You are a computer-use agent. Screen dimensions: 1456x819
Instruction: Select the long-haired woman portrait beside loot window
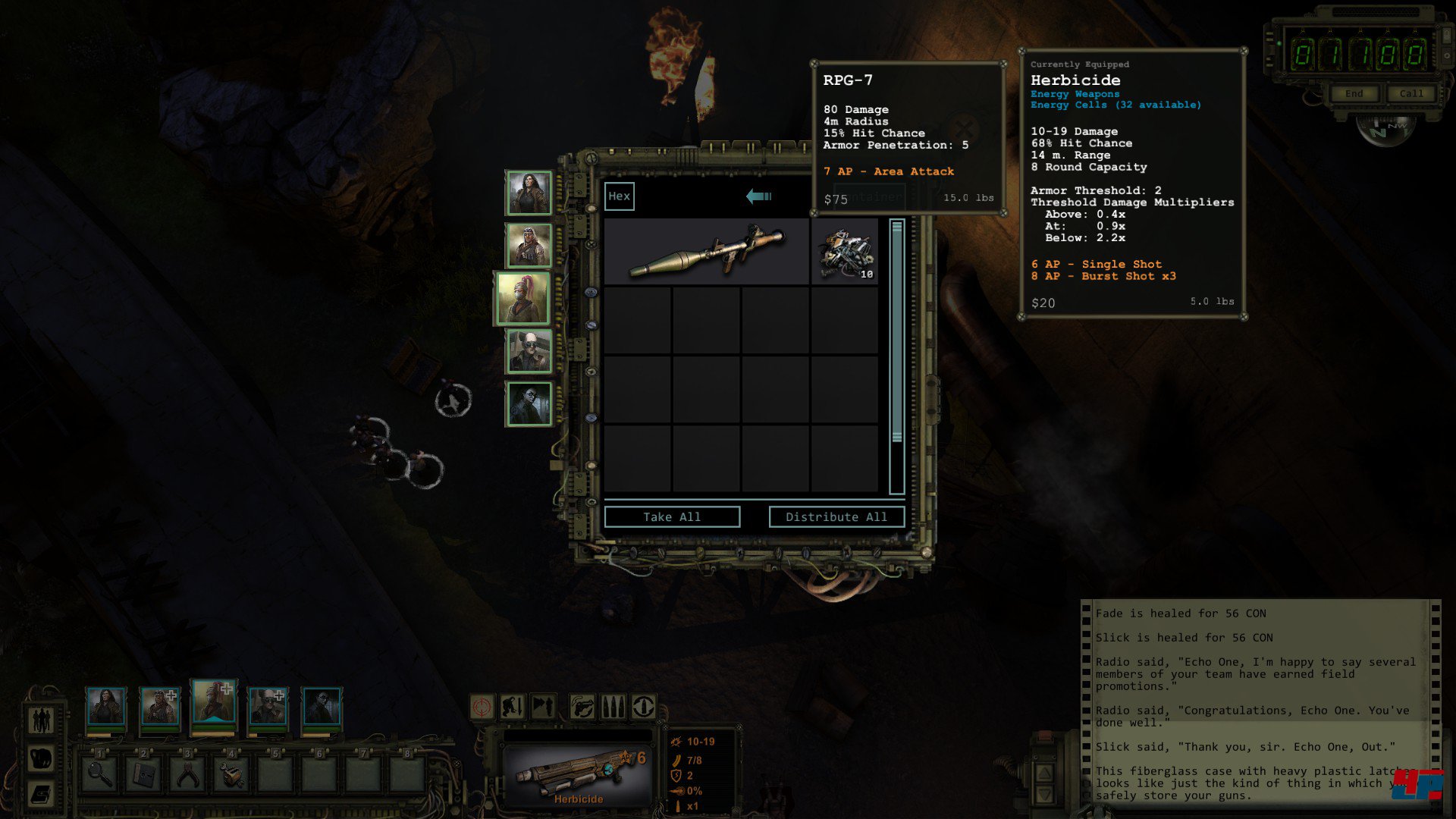(529, 193)
